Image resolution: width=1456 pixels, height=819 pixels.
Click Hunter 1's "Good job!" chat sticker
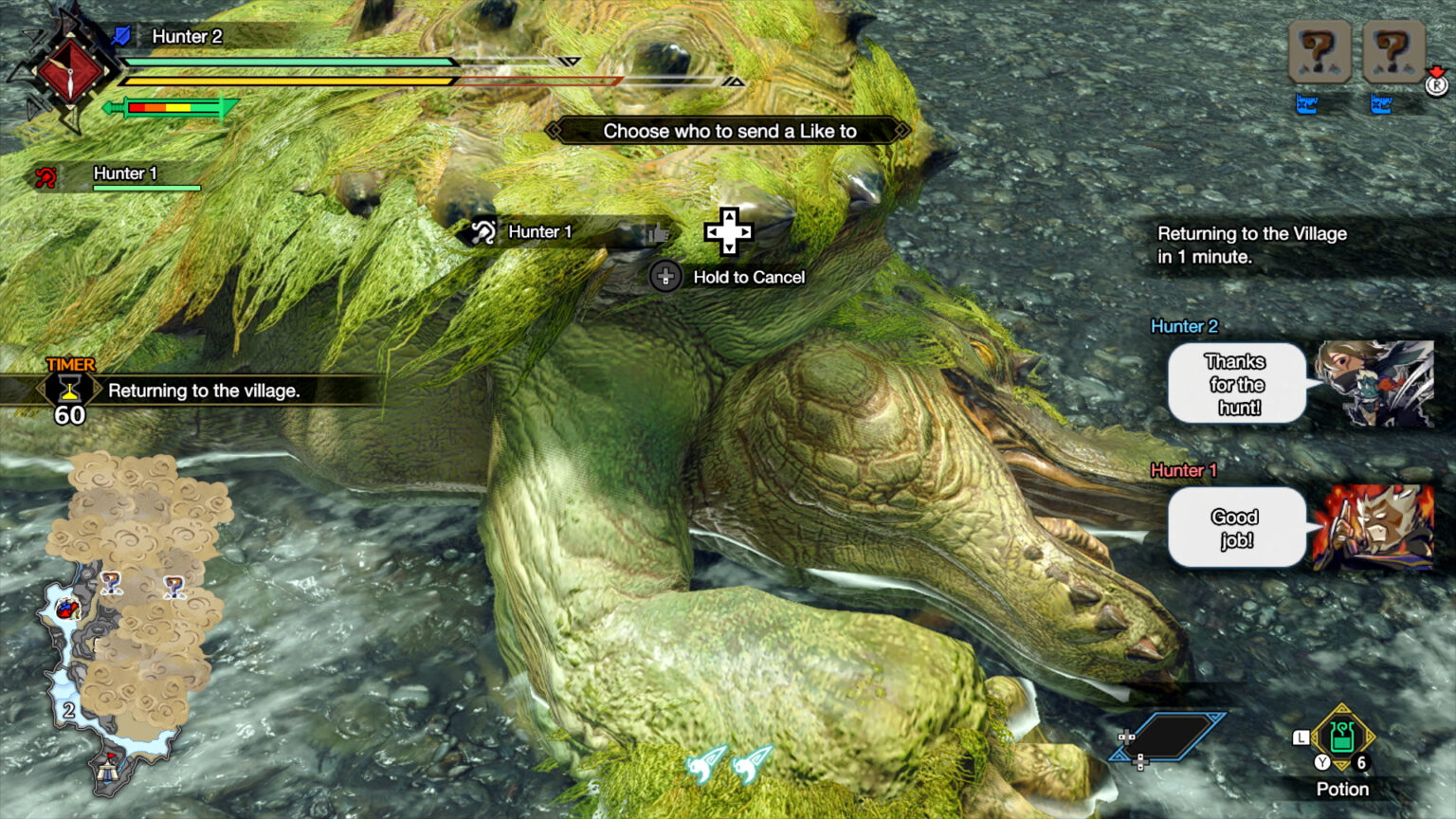click(1236, 528)
